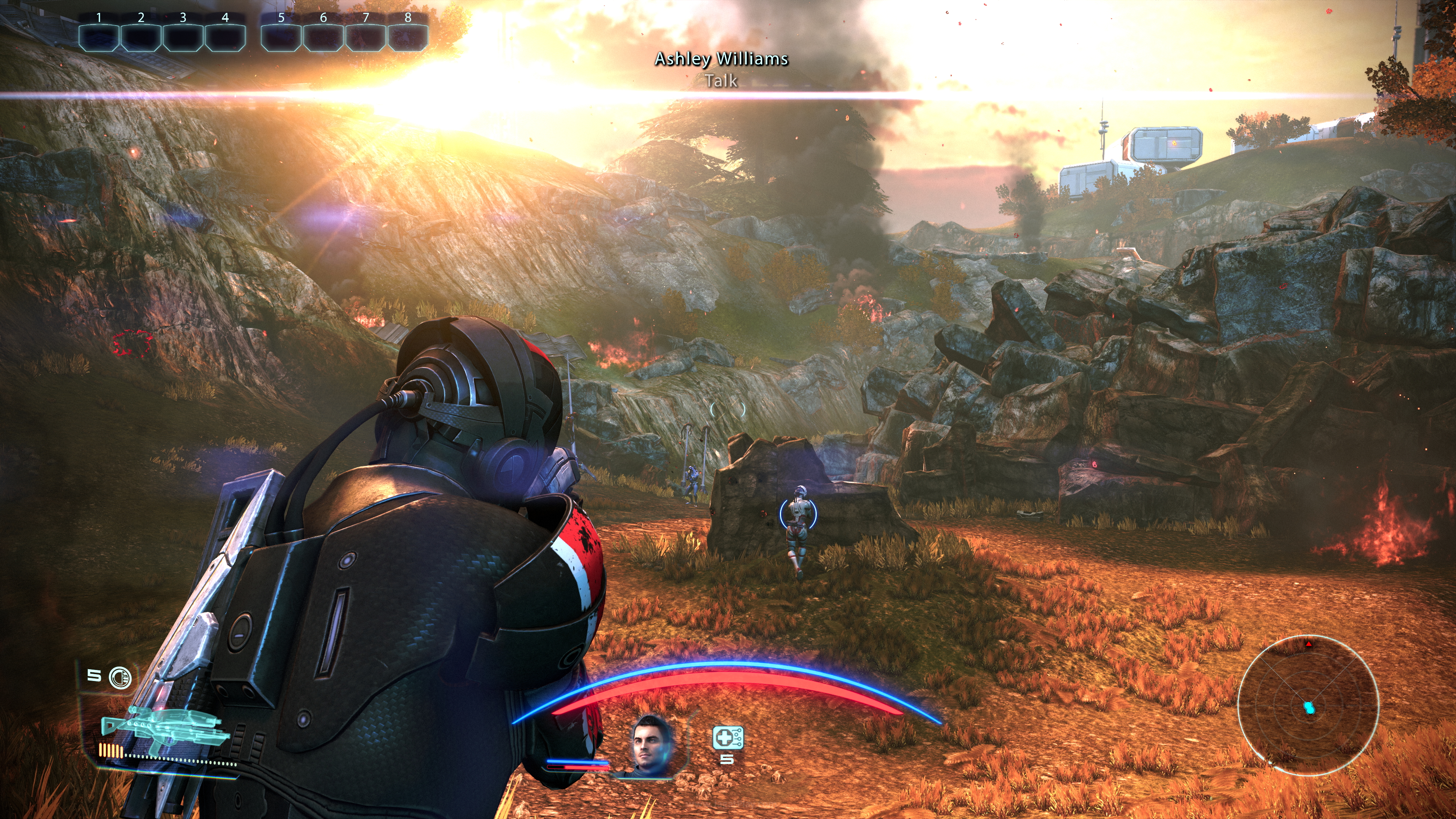Use the medi-gel icon
Image resolution: width=1456 pixels, height=819 pixels.
(728, 738)
